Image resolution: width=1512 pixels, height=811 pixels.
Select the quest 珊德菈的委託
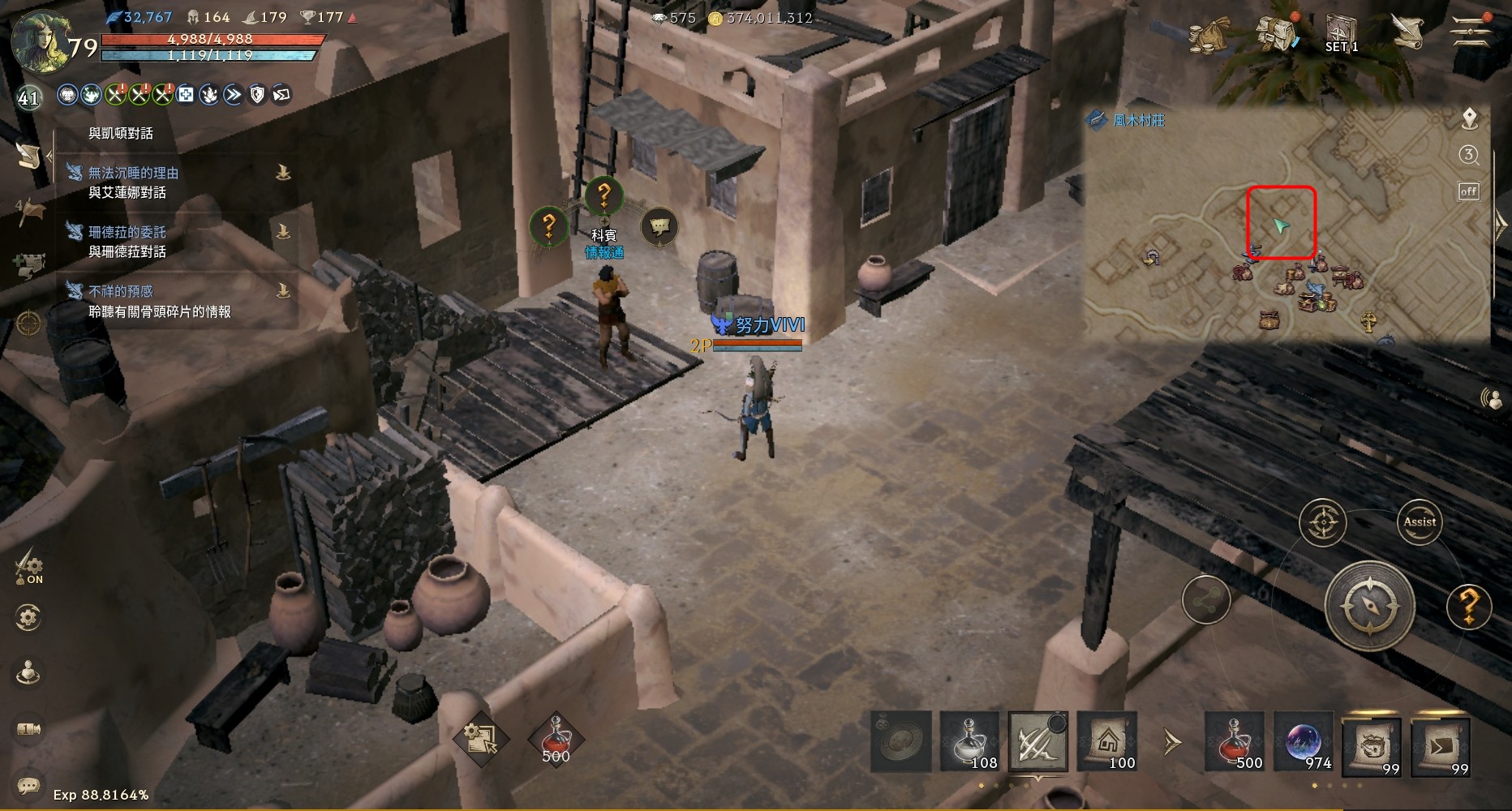[x=127, y=232]
